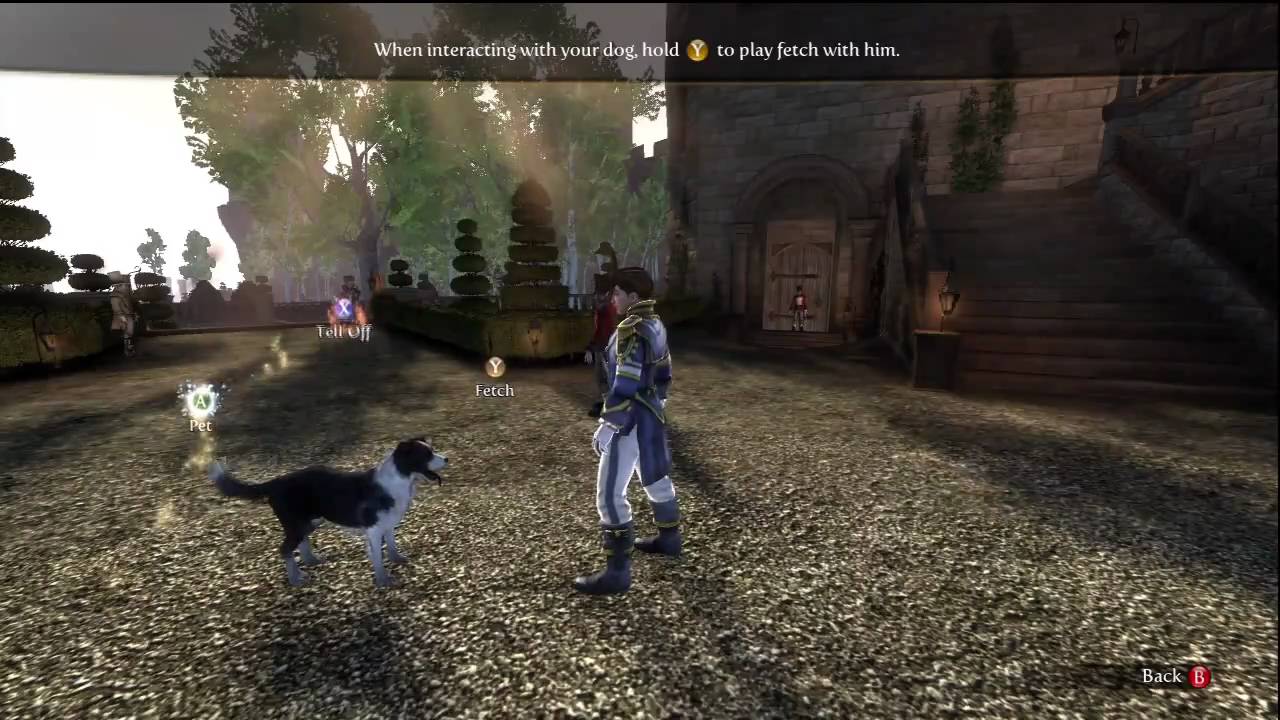The width and height of the screenshot is (1280, 720).
Task: Click the letterboxed tutorial bar at the top
Action: pos(640,49)
